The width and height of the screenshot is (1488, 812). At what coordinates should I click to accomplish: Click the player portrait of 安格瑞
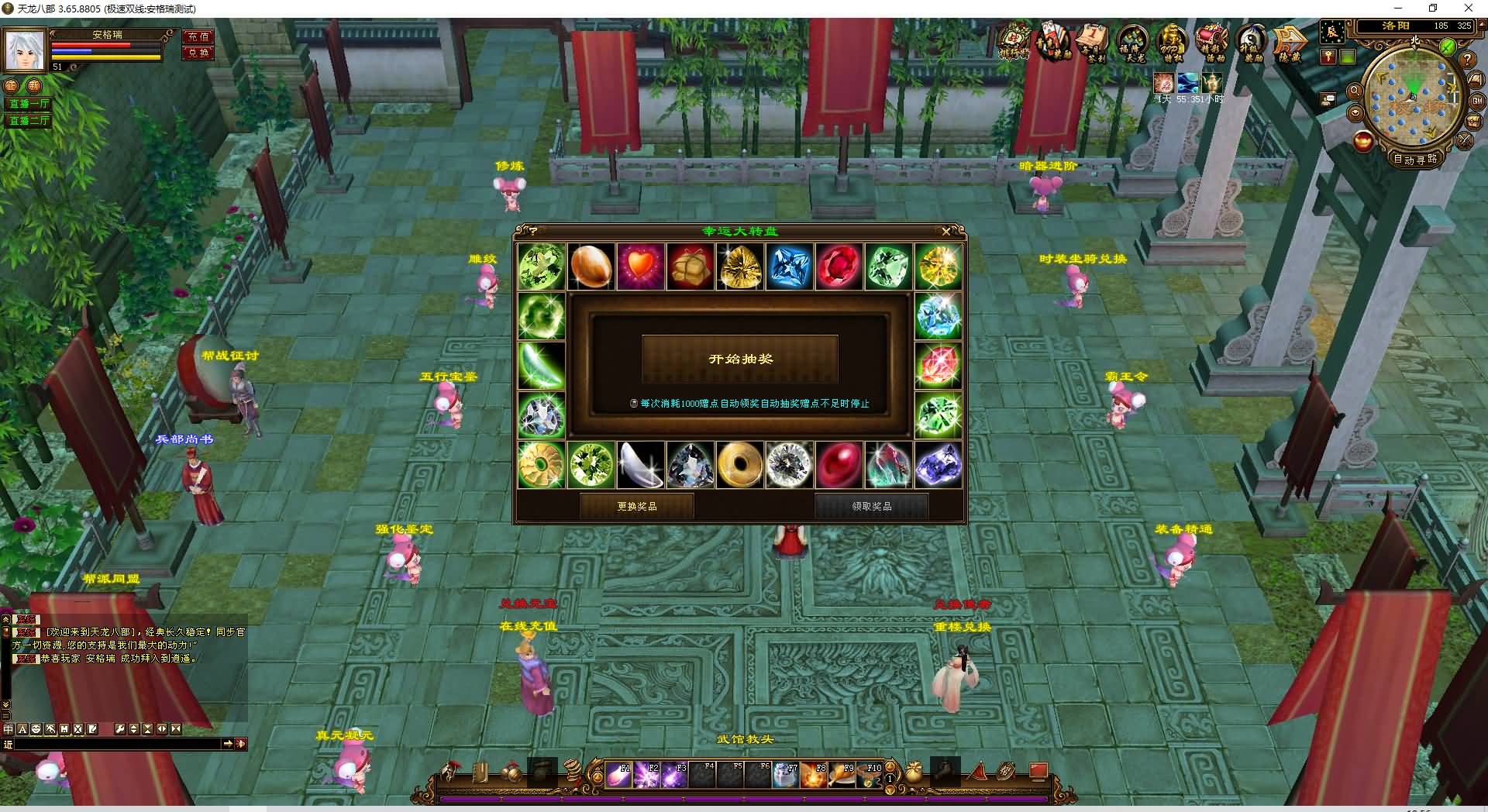25,51
